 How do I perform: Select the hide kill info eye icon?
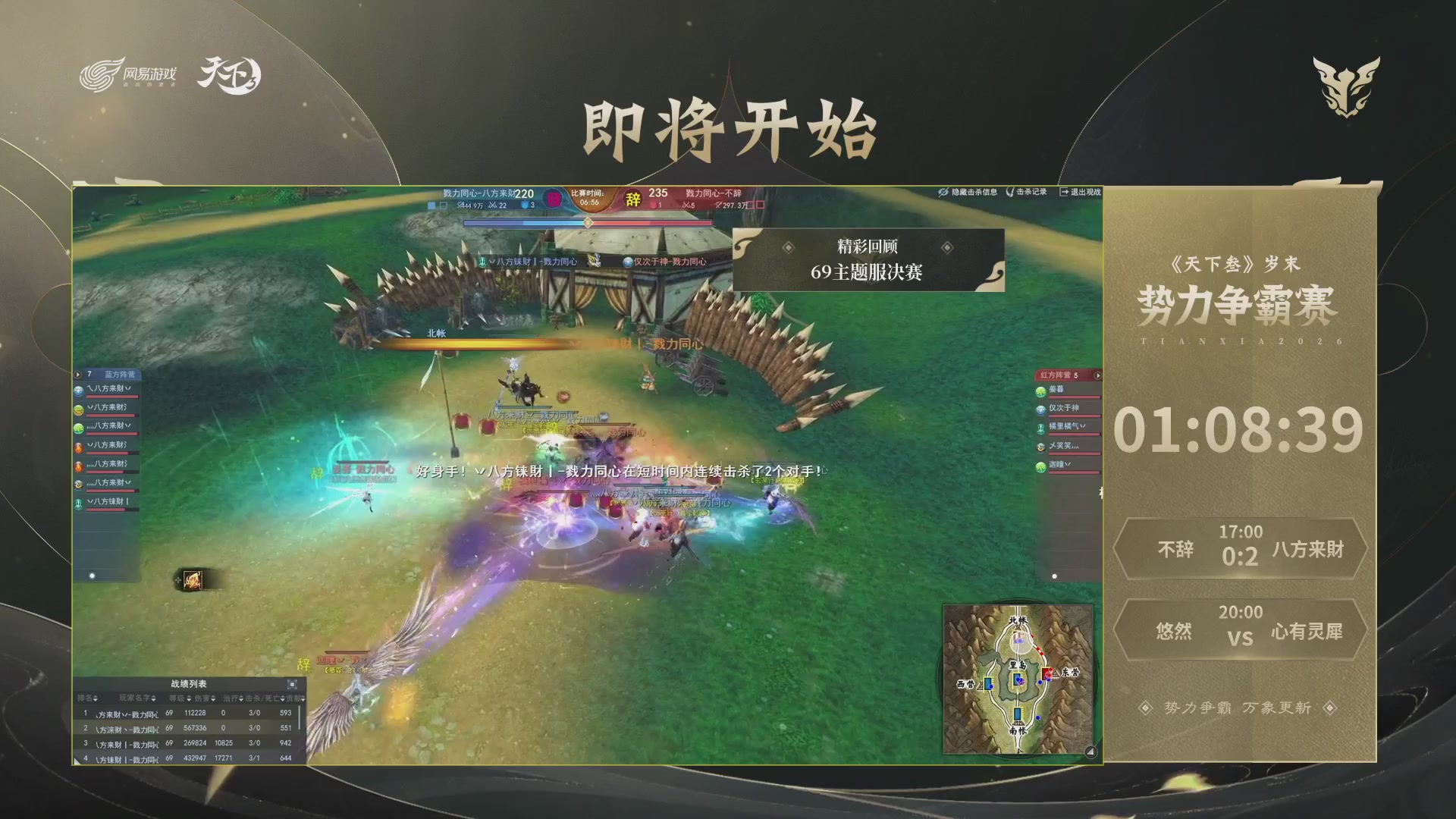coord(943,192)
